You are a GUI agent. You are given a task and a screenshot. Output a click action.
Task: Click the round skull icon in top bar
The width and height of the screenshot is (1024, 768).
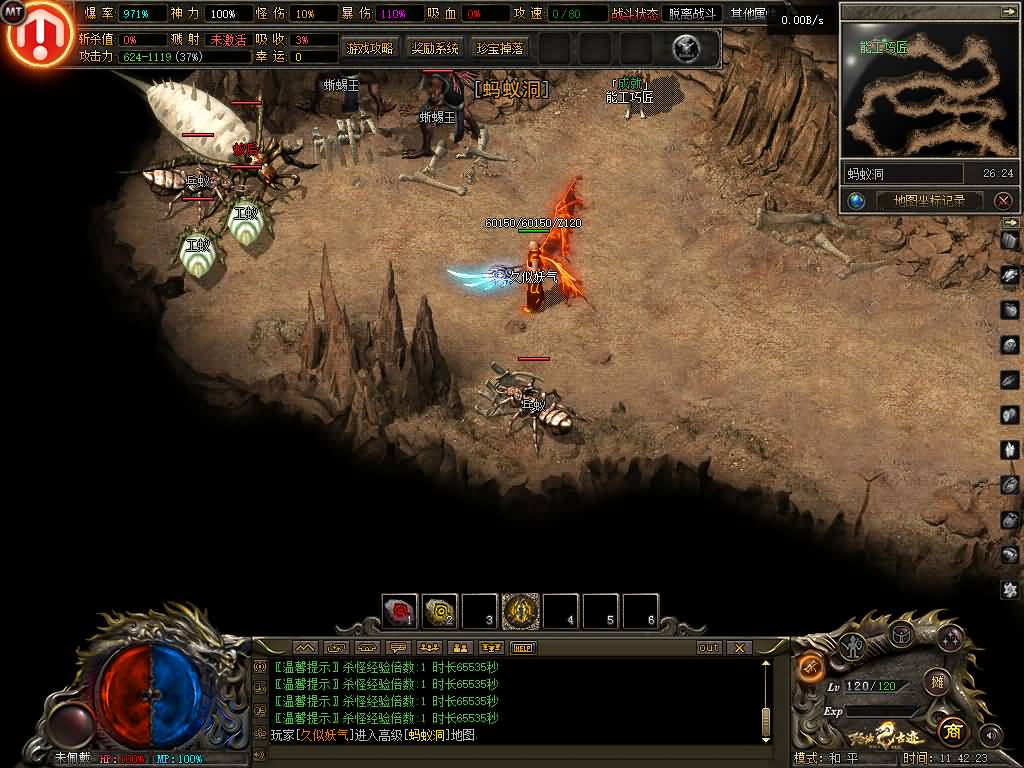pyautogui.click(x=685, y=47)
